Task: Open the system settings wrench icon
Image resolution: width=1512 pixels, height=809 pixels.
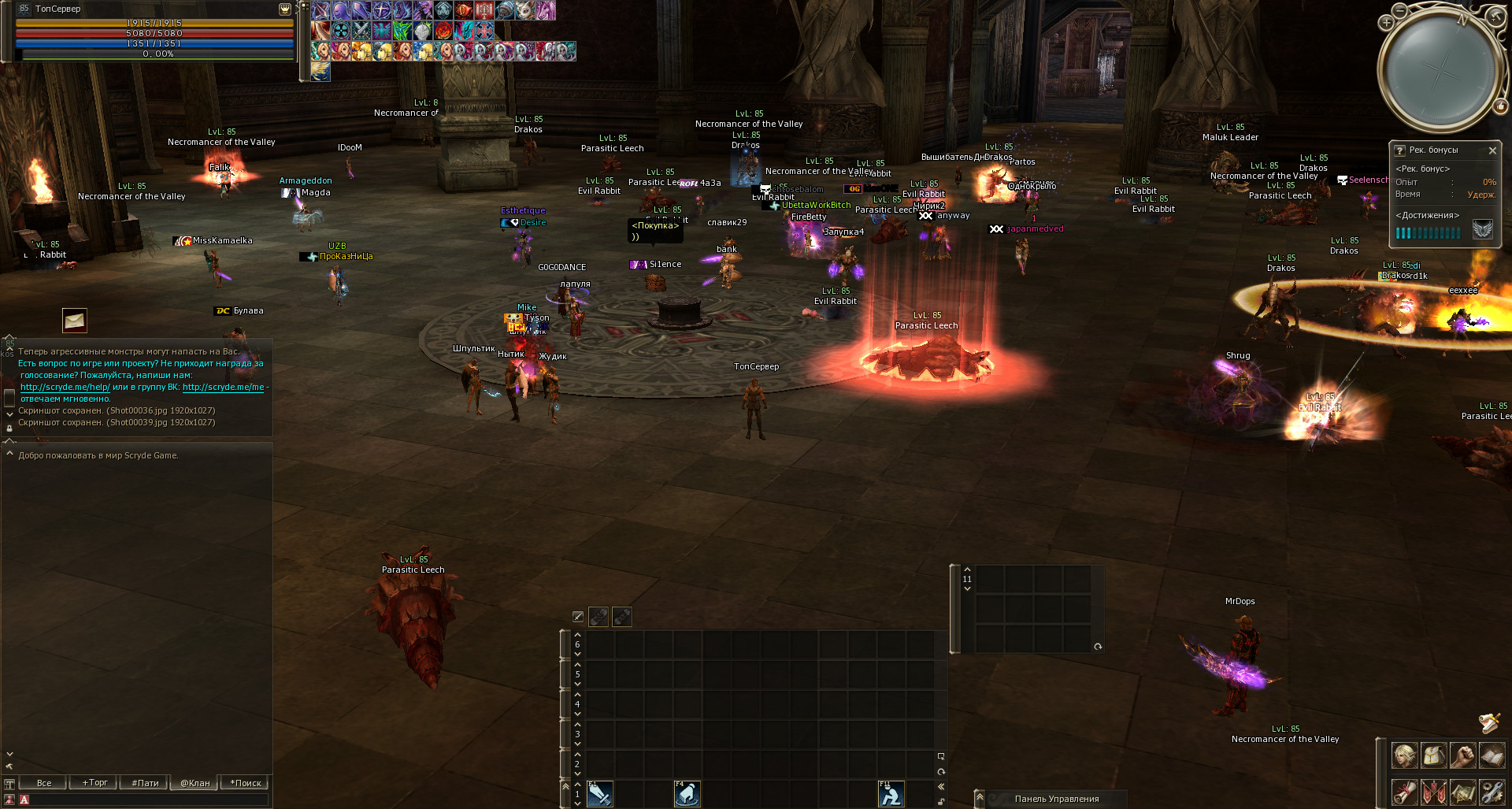Action: [1492, 792]
